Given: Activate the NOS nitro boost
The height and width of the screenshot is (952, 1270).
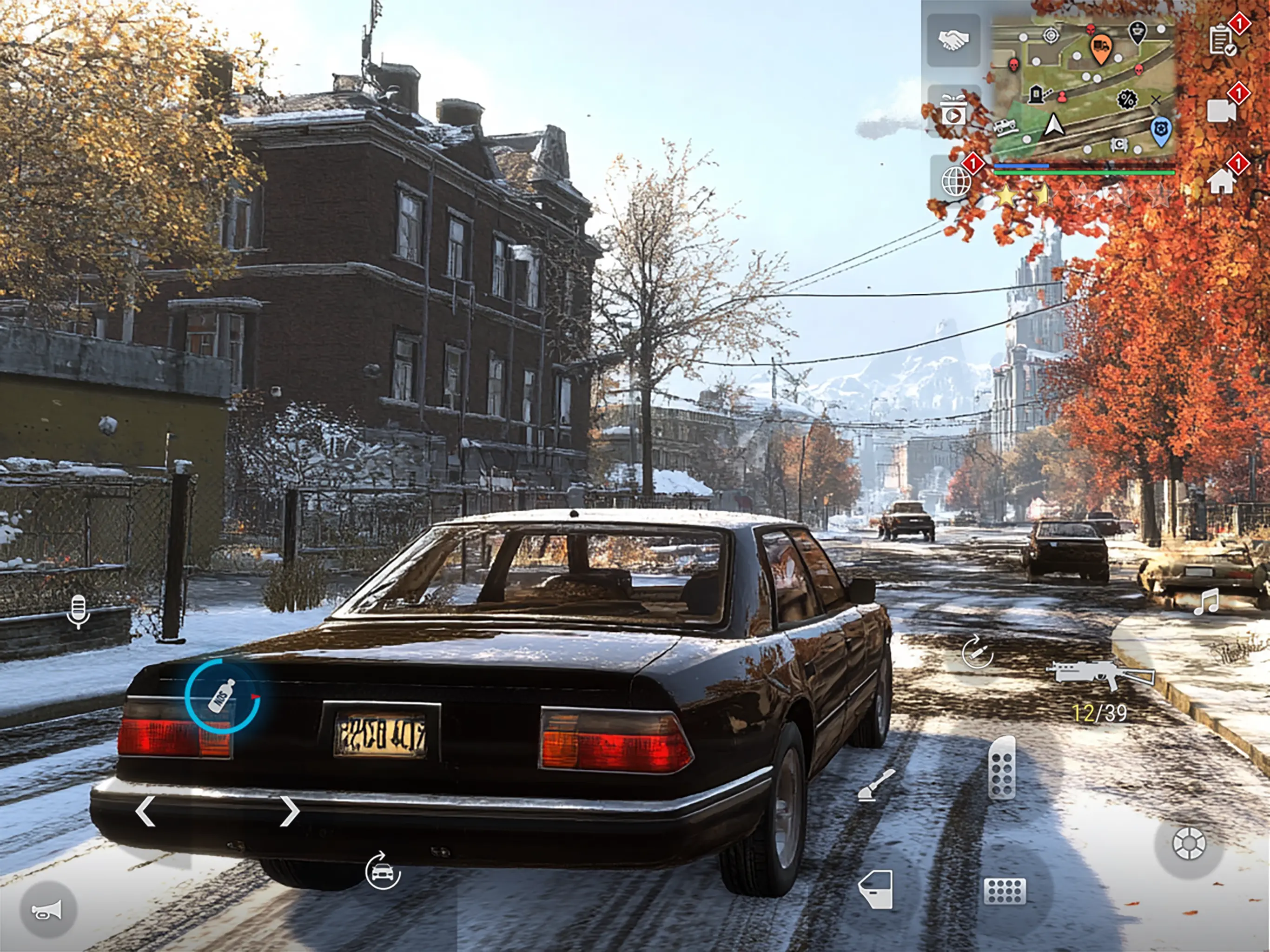Looking at the screenshot, I should click(222, 696).
